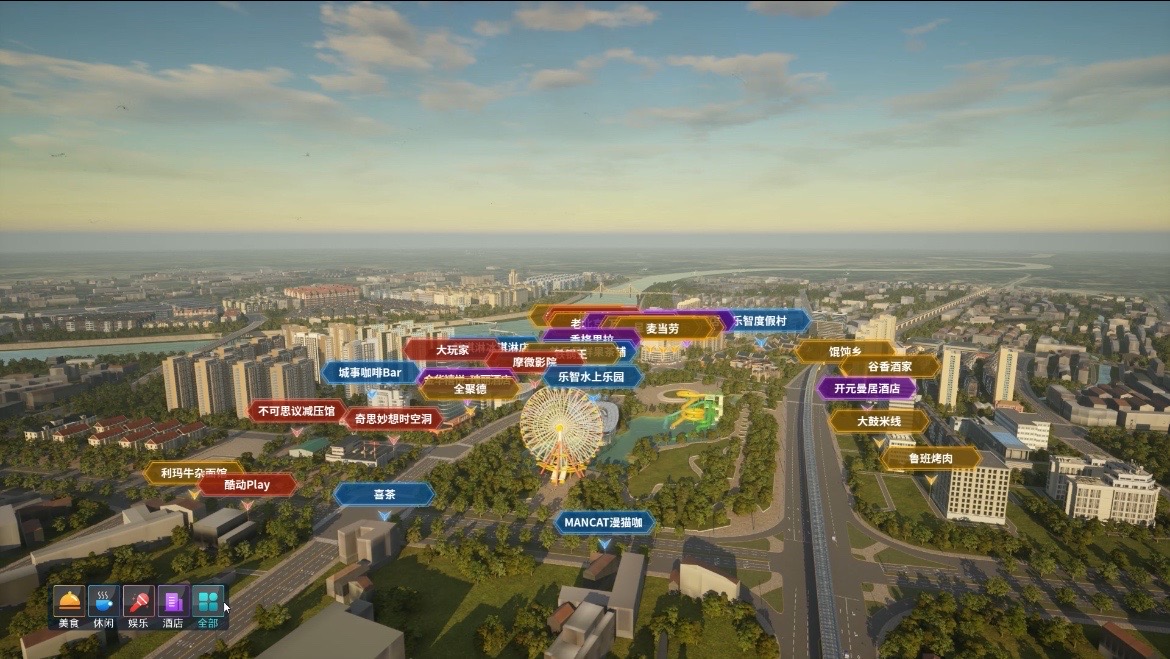
Task: Click the 麦当劳 marker label
Action: pyautogui.click(x=662, y=328)
